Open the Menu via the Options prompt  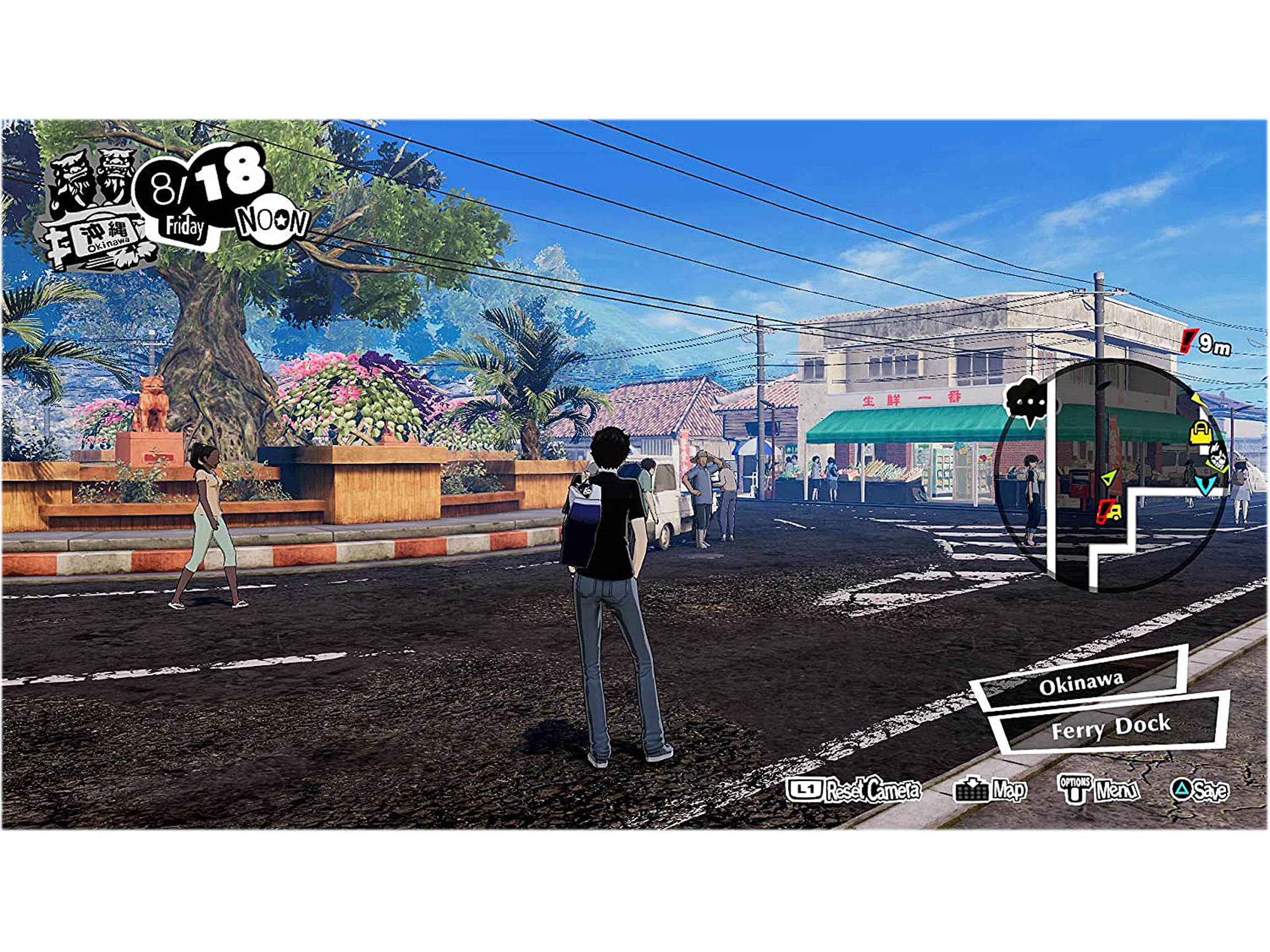1116,791
